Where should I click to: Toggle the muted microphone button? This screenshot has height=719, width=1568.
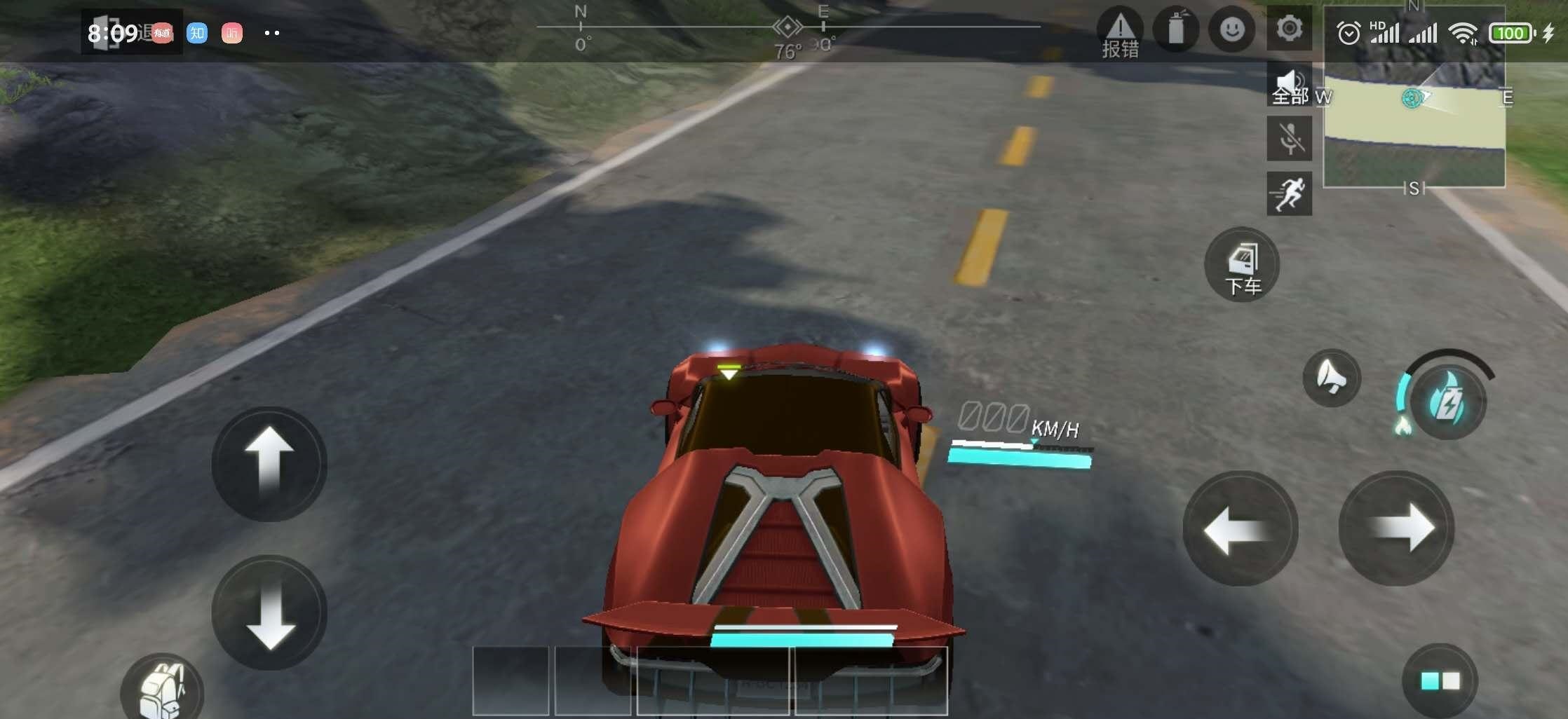pos(1289,138)
